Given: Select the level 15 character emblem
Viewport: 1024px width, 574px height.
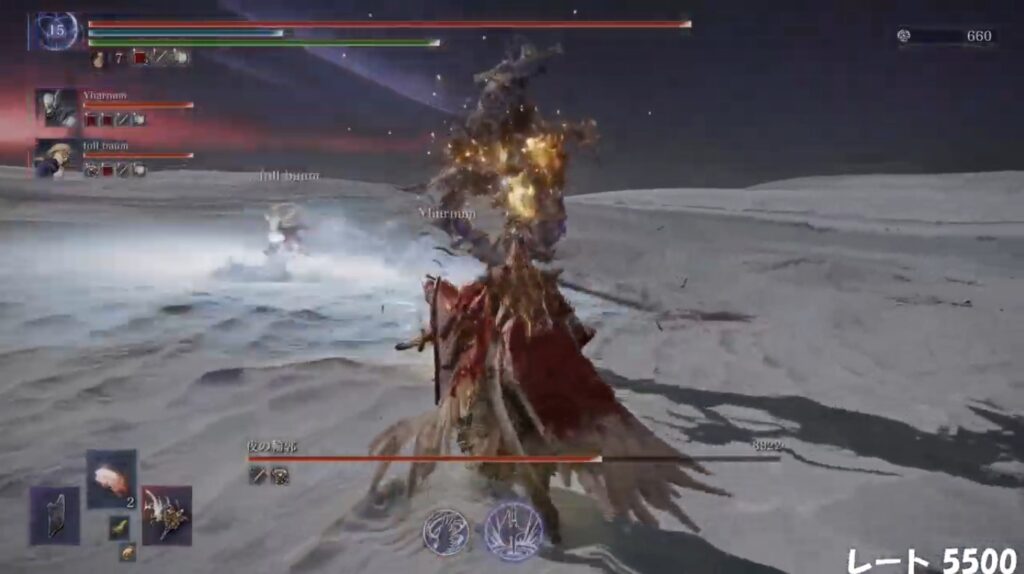Looking at the screenshot, I should pyautogui.click(x=55, y=31).
